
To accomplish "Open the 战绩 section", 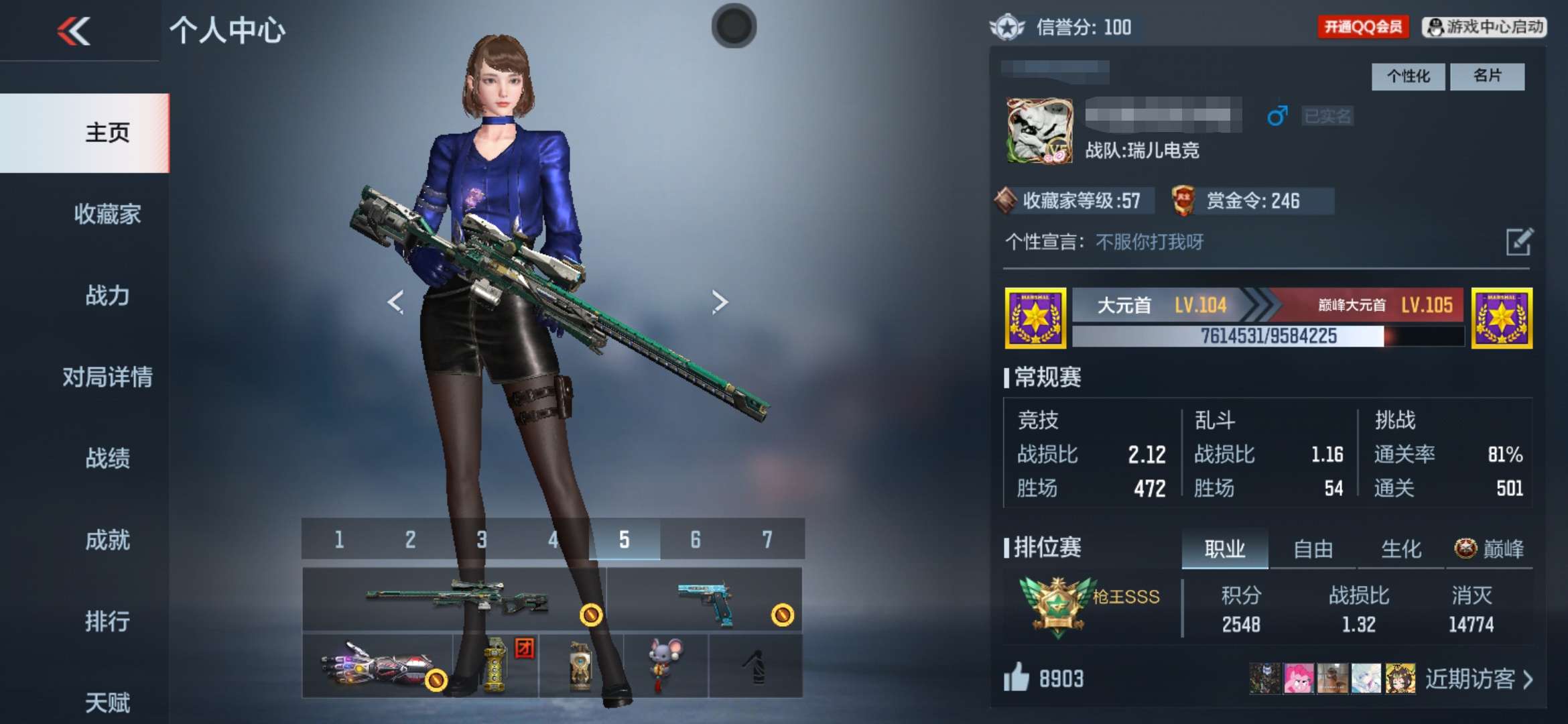I will click(107, 459).
